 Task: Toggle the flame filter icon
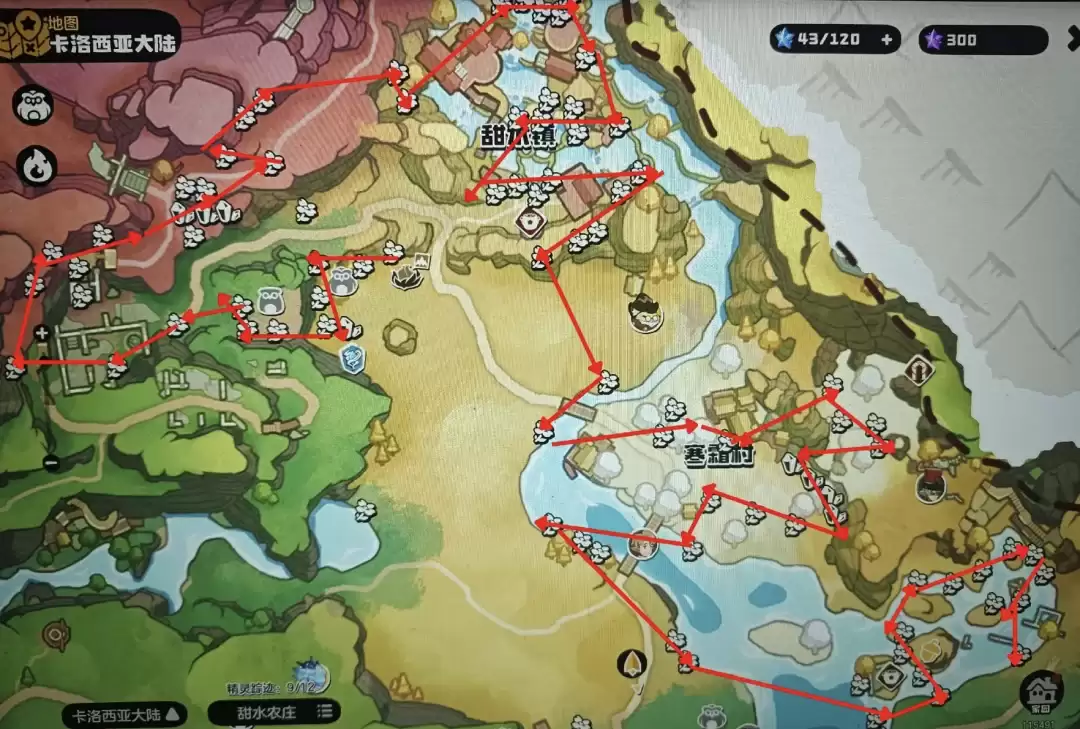pyautogui.click(x=37, y=164)
